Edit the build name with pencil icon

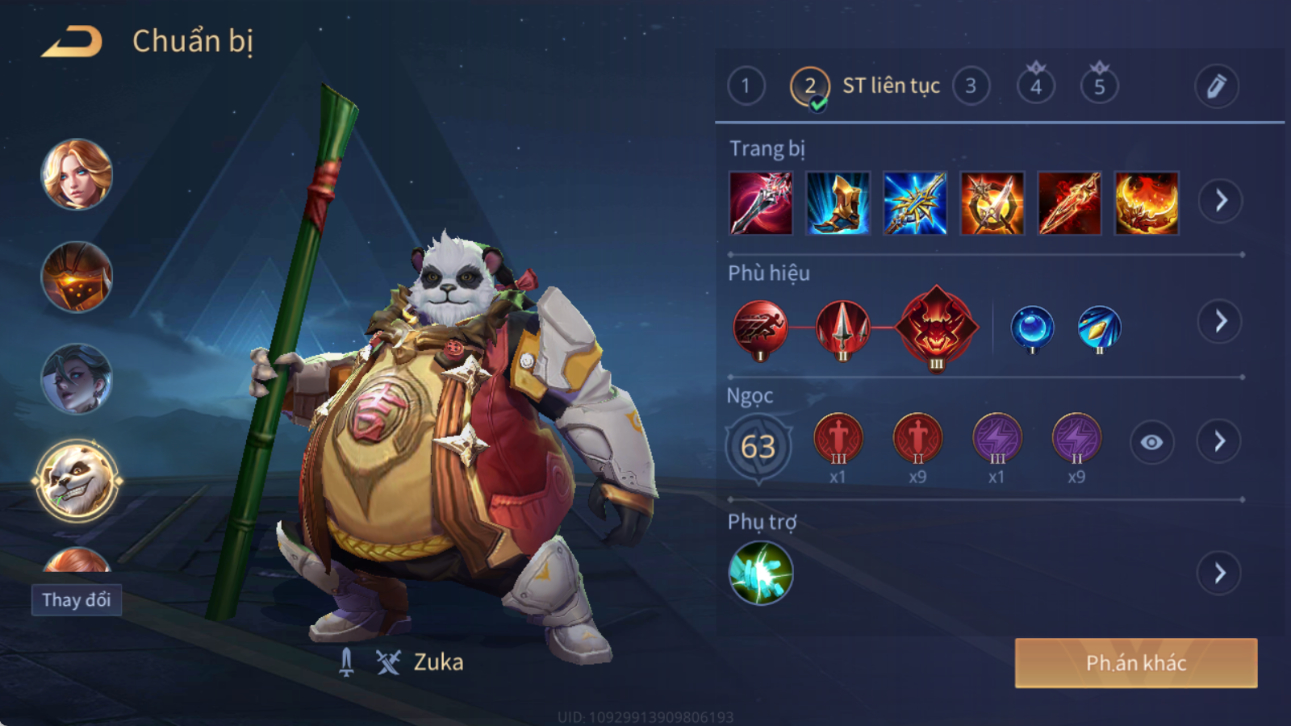coord(1216,87)
